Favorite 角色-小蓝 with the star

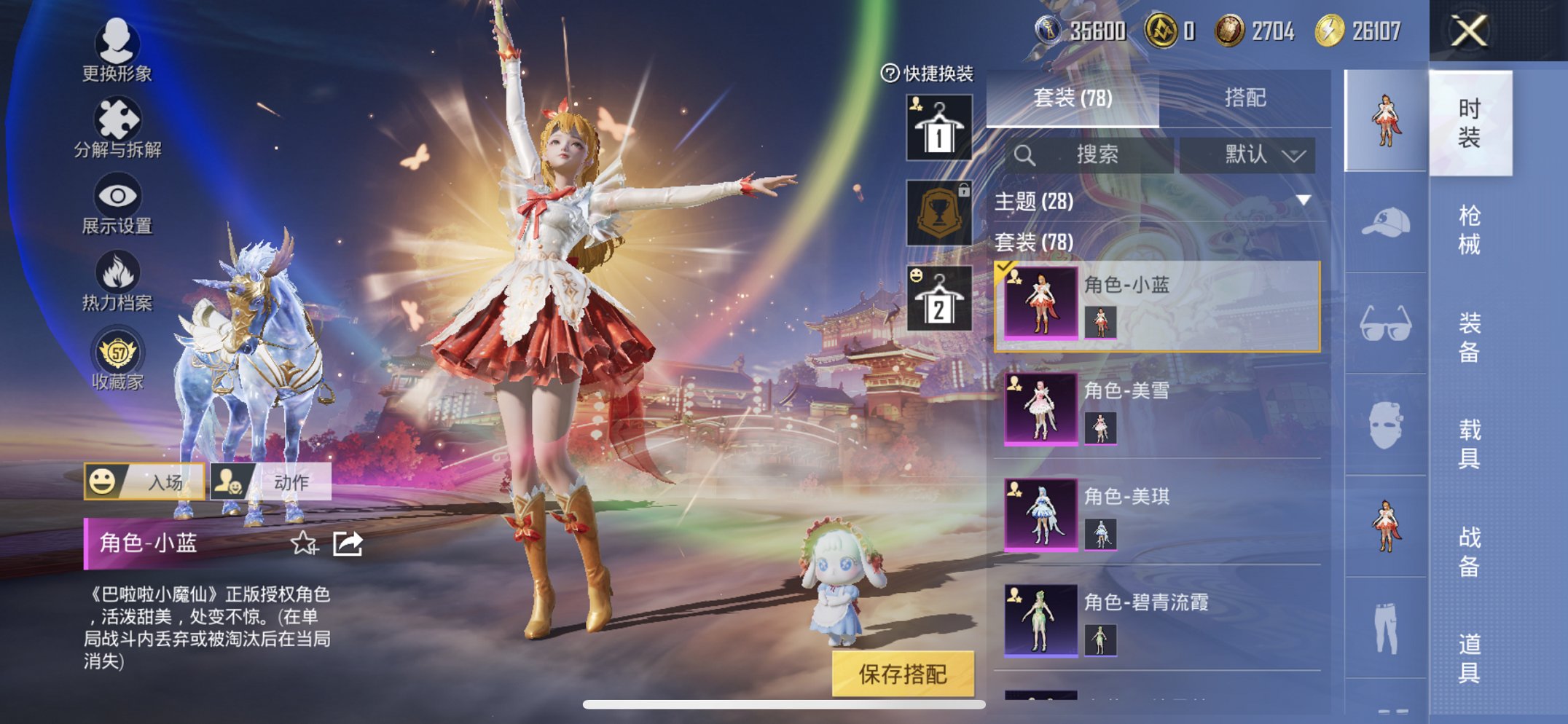pos(304,542)
